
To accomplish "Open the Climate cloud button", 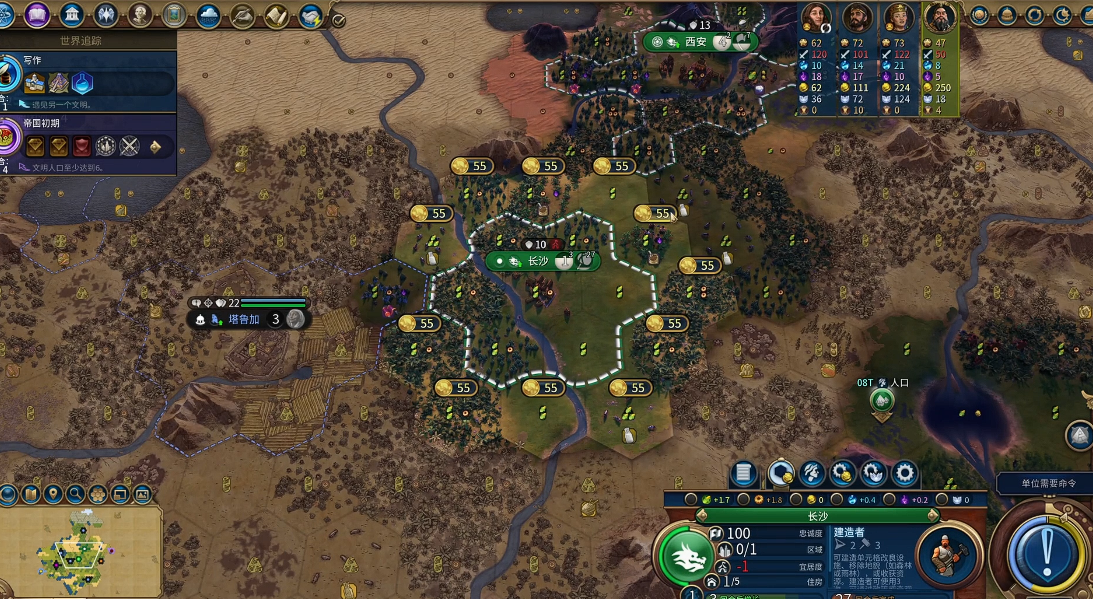I will pyautogui.click(x=209, y=14).
